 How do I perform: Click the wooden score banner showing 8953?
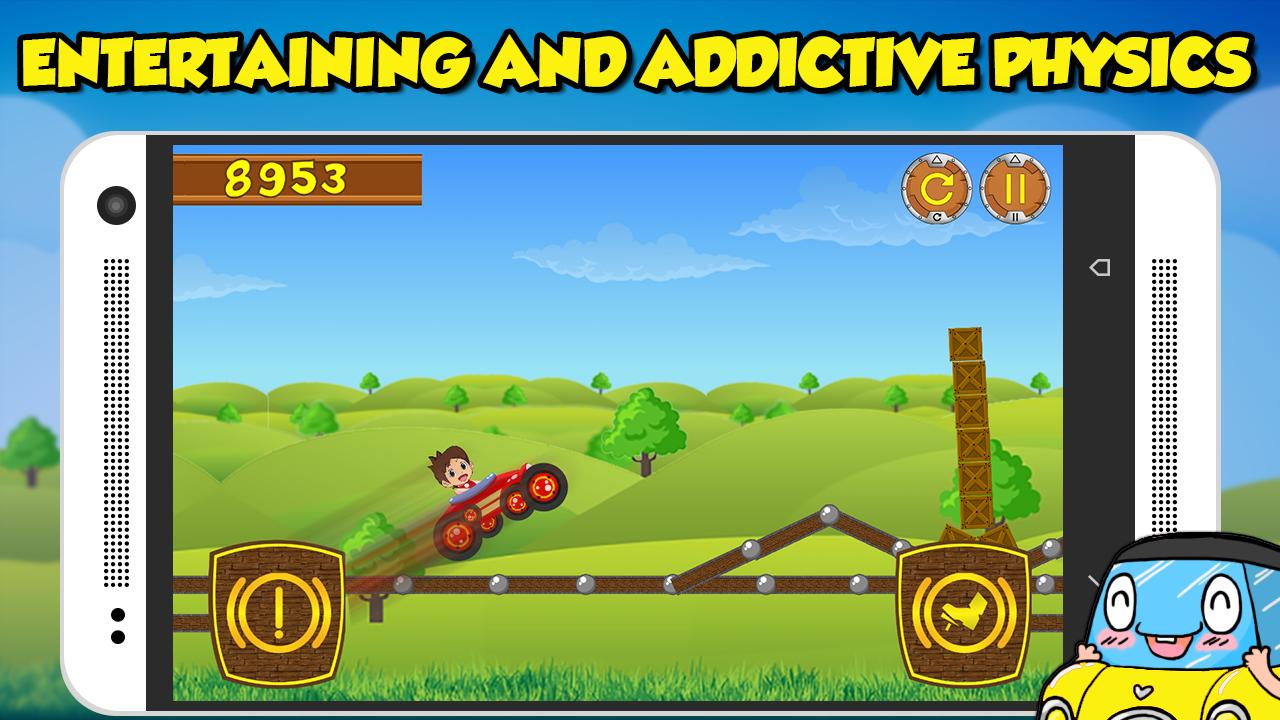click(295, 178)
